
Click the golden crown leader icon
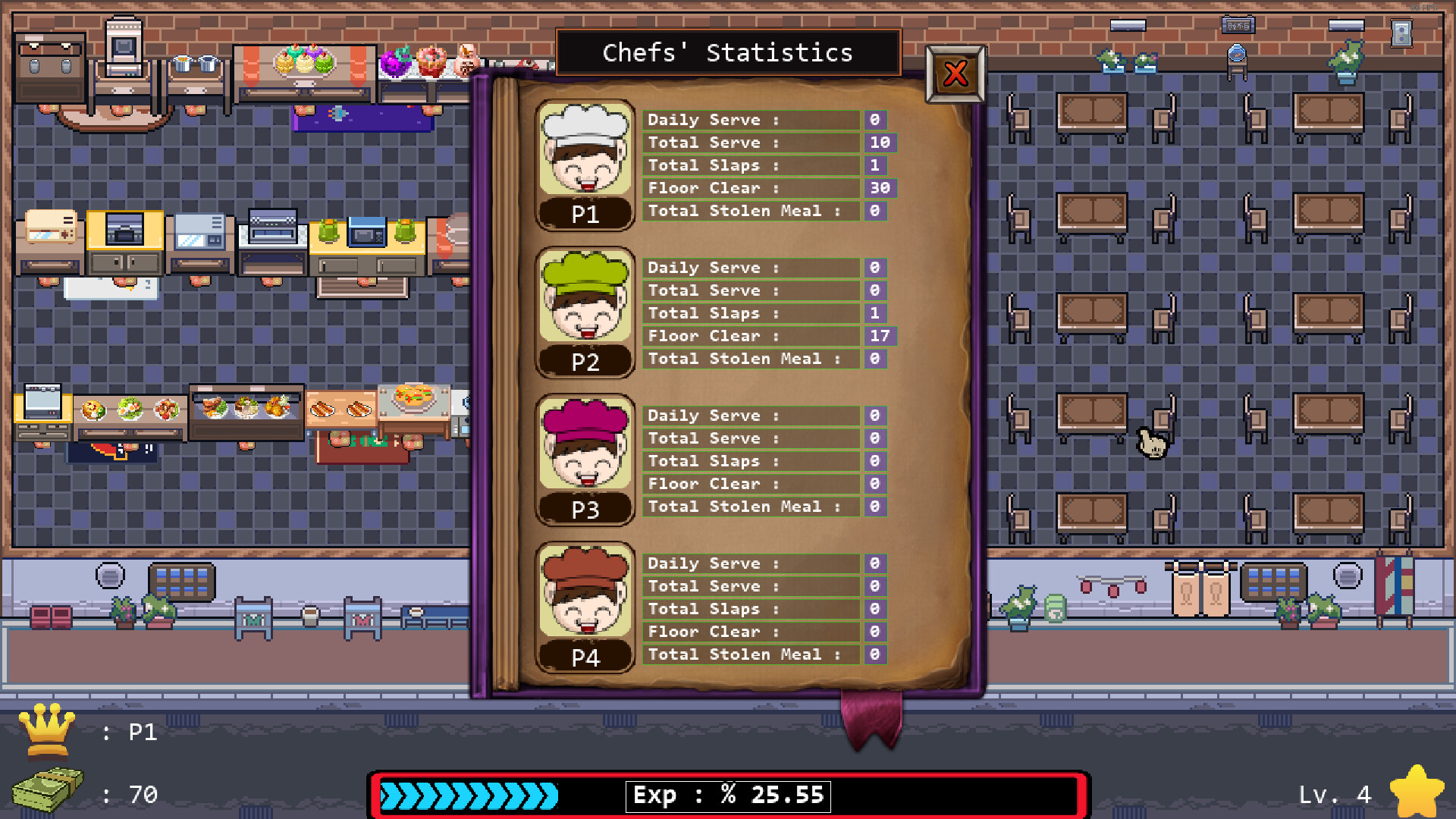(x=47, y=730)
